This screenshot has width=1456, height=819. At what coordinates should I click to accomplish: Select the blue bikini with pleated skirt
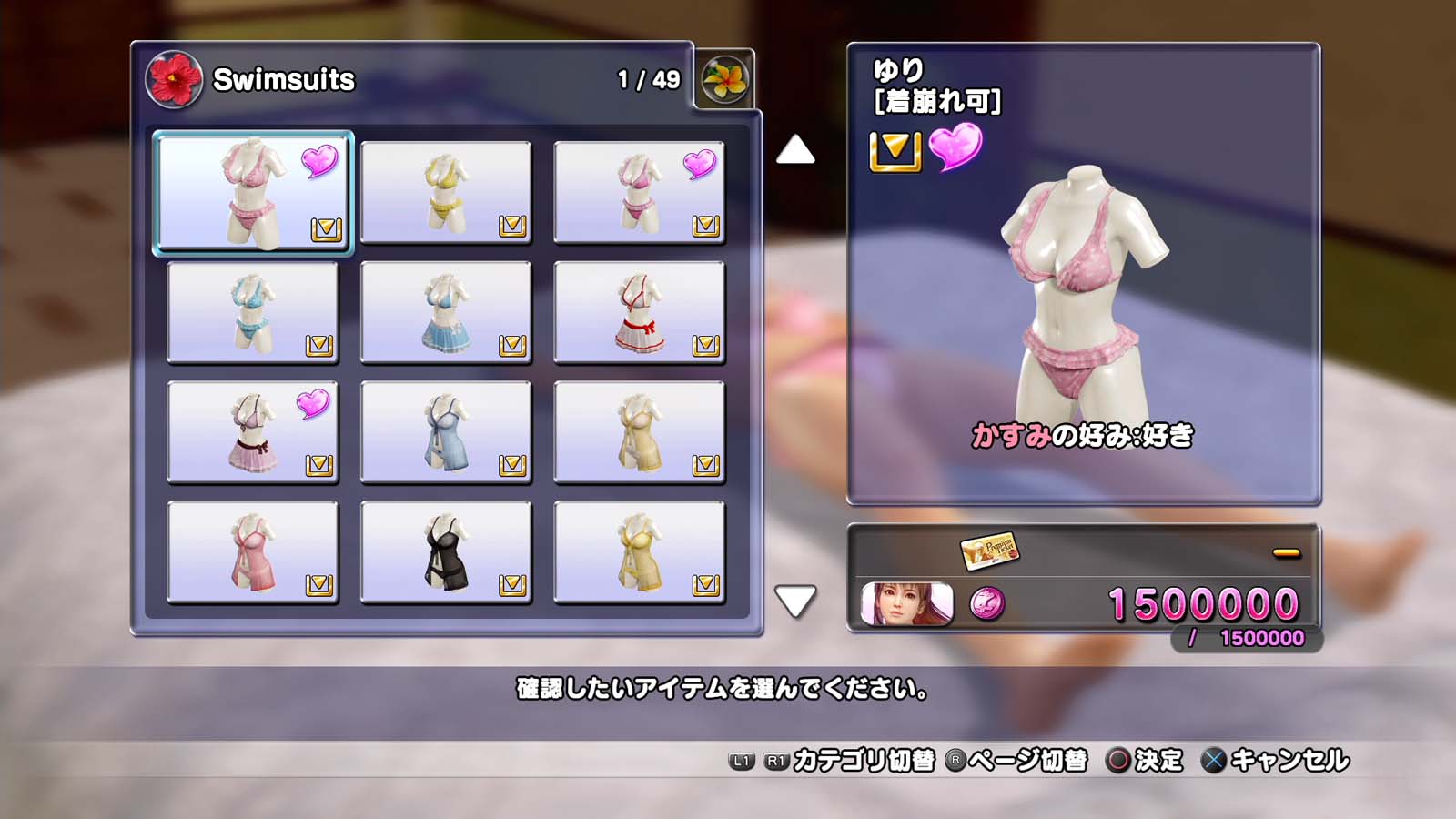click(x=446, y=312)
